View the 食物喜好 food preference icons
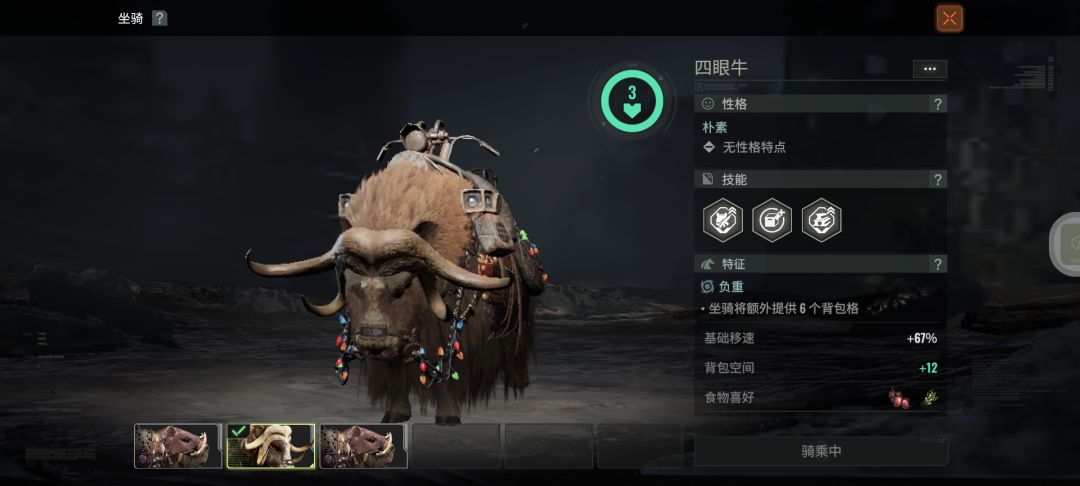1080x486 pixels. (x=913, y=398)
